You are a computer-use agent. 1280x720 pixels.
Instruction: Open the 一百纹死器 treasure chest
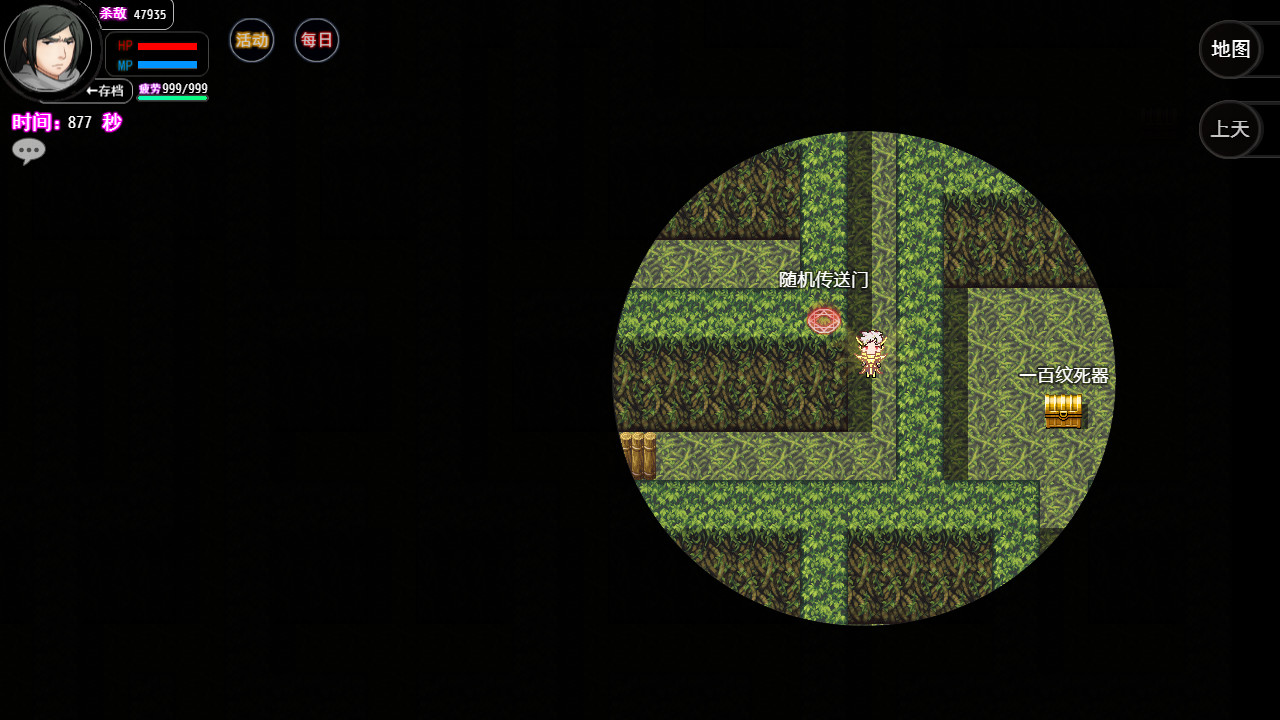coord(1063,410)
